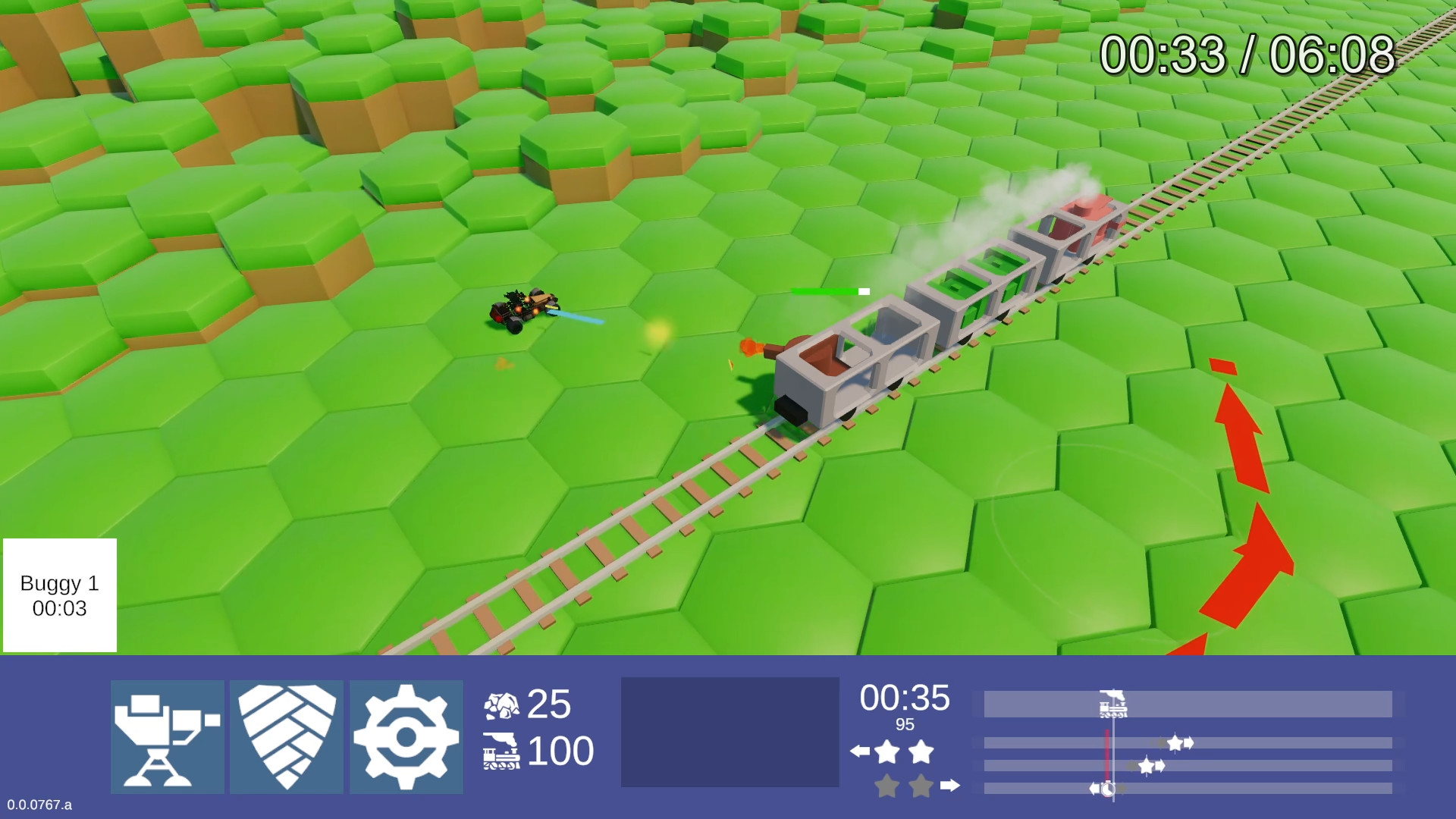This screenshot has width=1456, height=819.
Task: Click the red progress marker on the timeline
Action: click(1107, 754)
